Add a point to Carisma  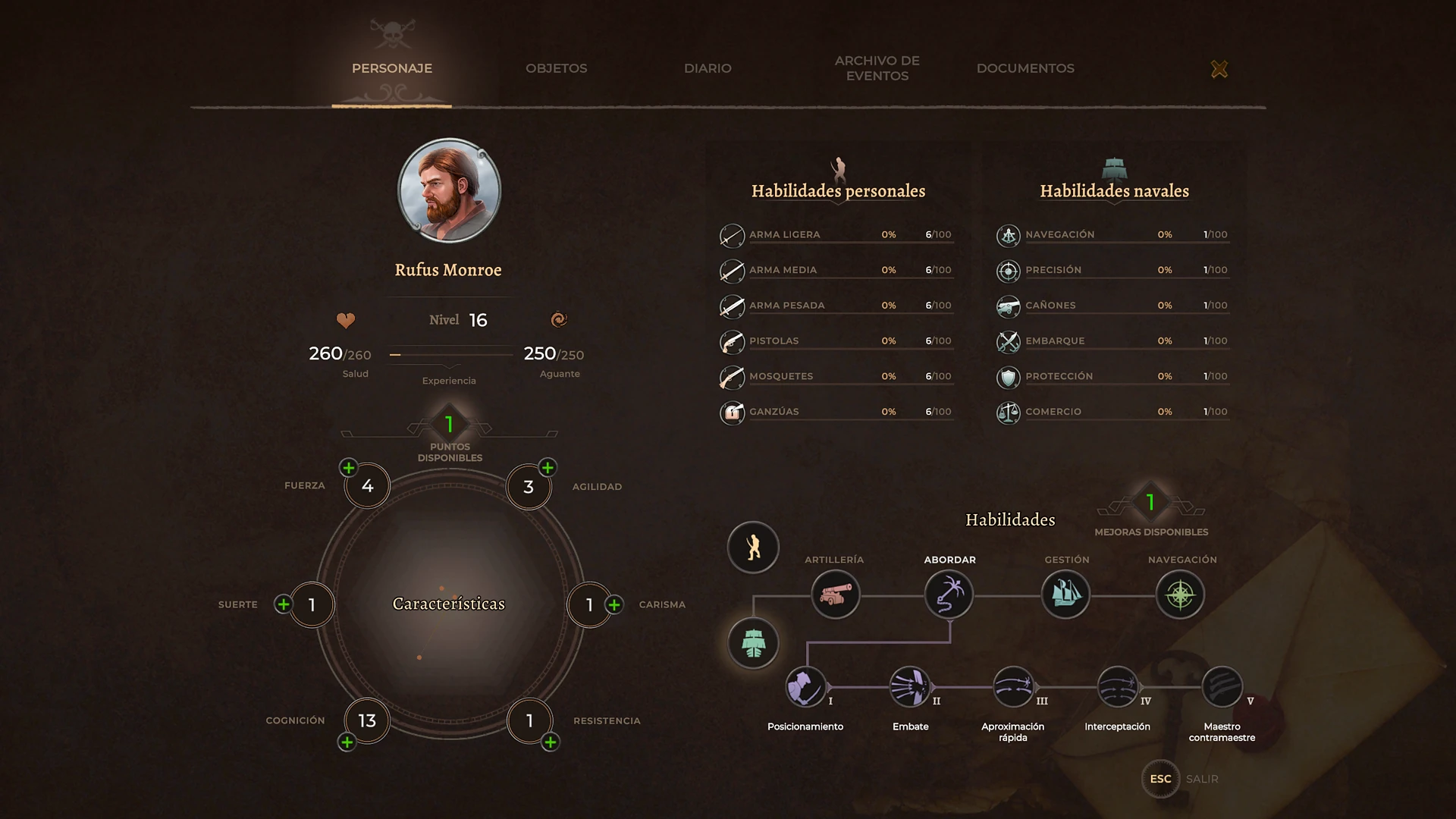(x=614, y=604)
